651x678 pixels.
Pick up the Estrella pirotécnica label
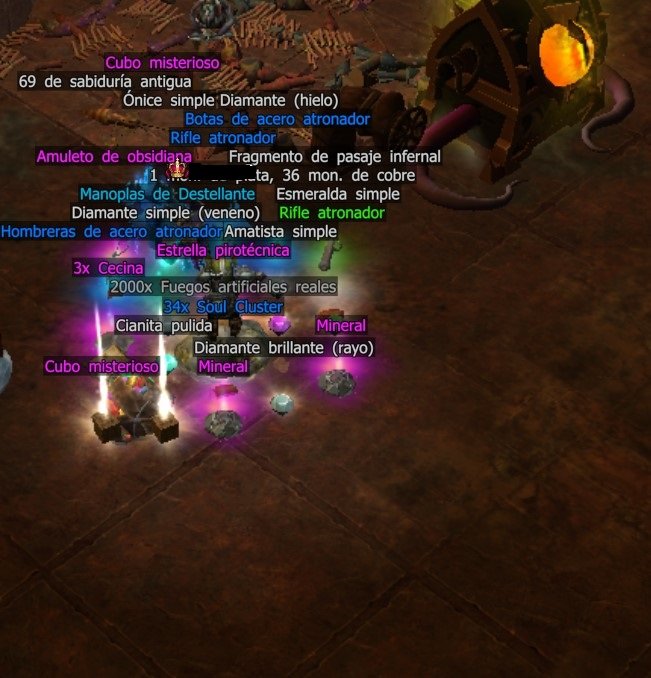point(223,250)
